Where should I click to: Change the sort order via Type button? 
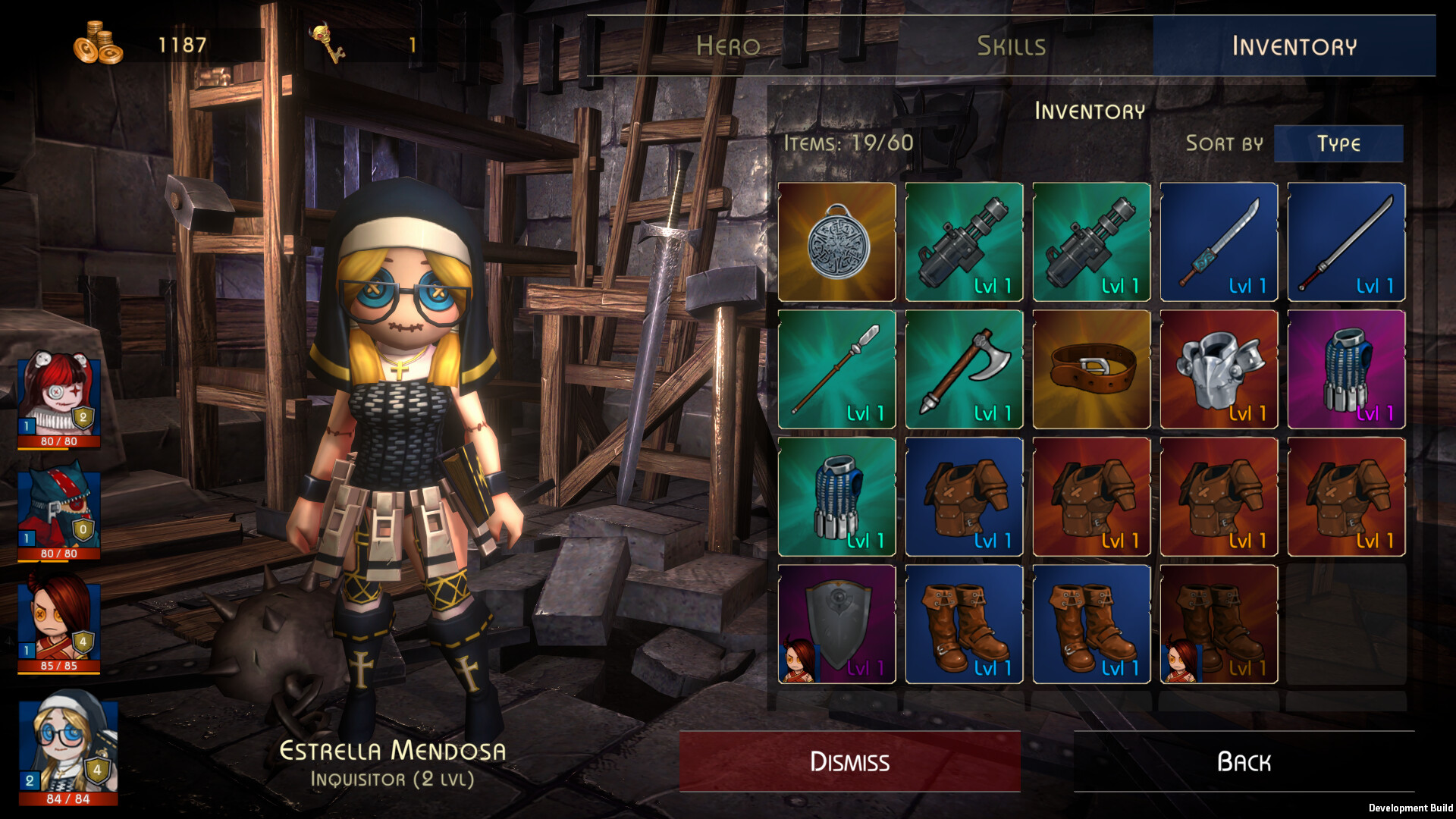coord(1338,143)
